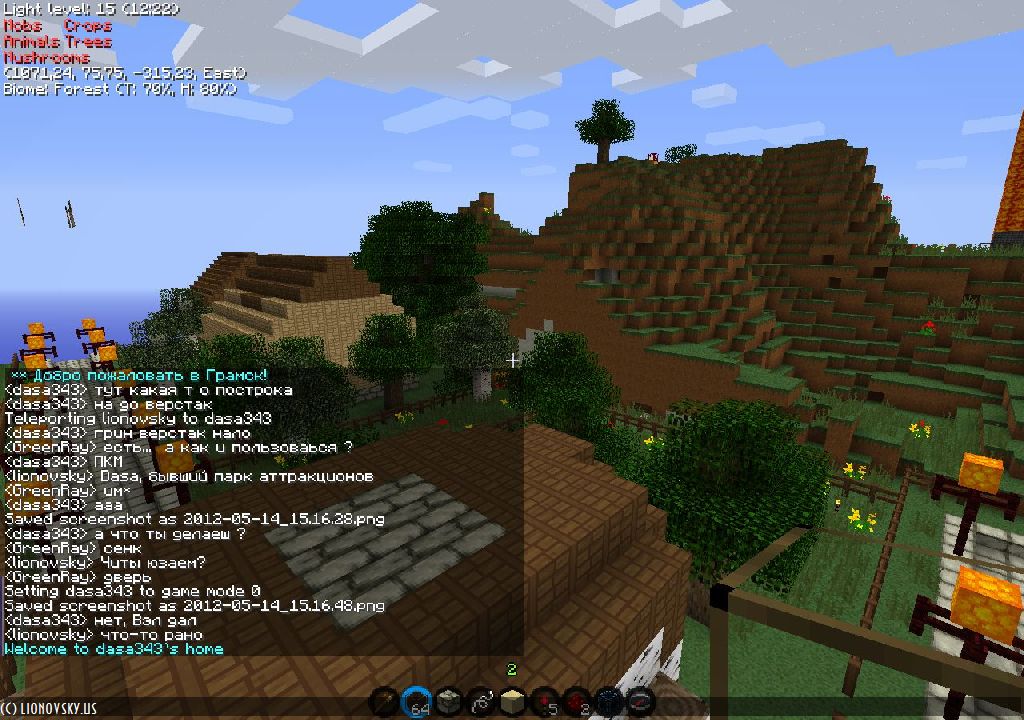Select the highlighted hotbar slot with 64 items

[416, 702]
